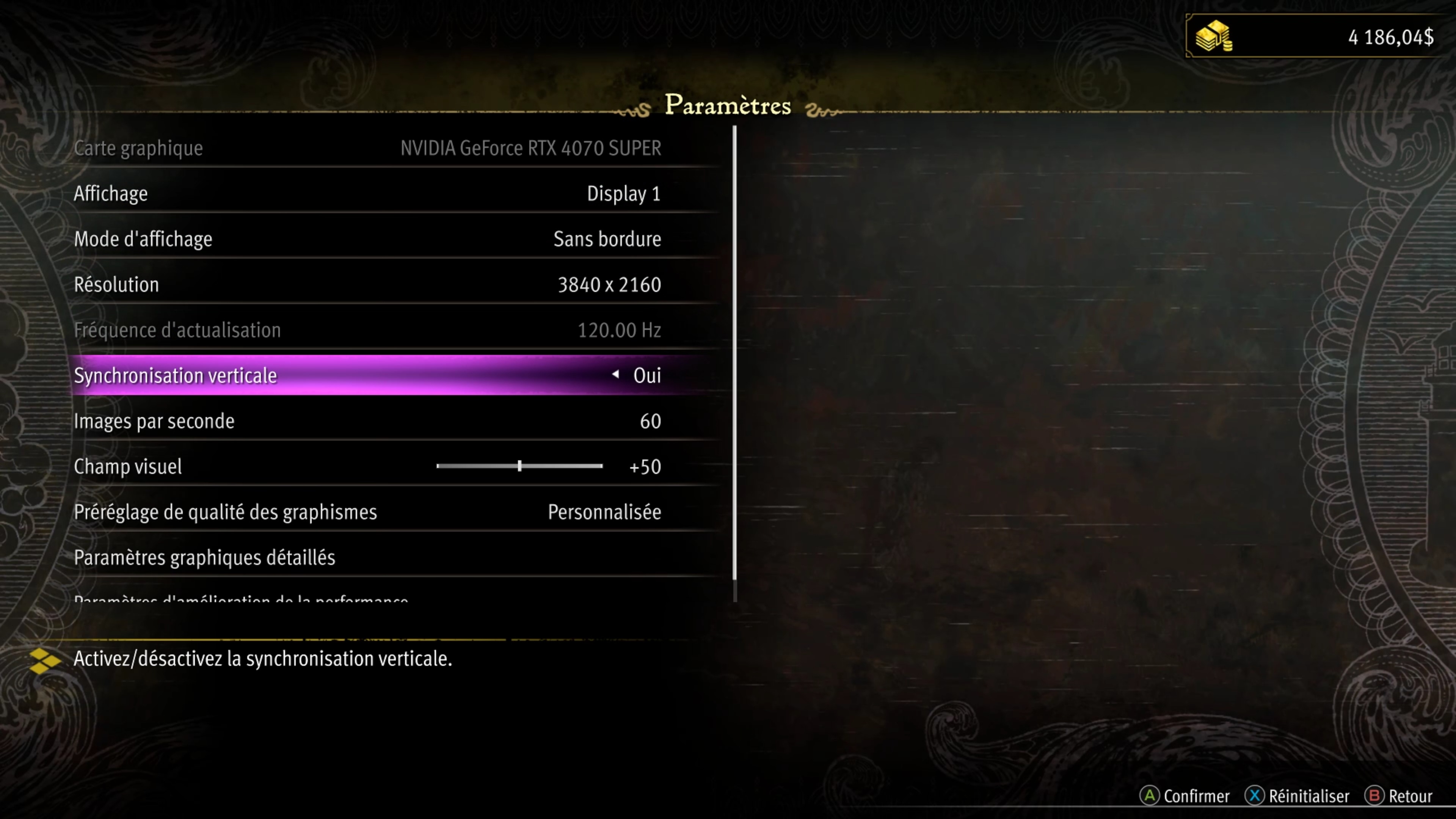Image resolution: width=1456 pixels, height=819 pixels.
Task: Choose Préréglage de qualité des graphismes
Action: (367, 512)
